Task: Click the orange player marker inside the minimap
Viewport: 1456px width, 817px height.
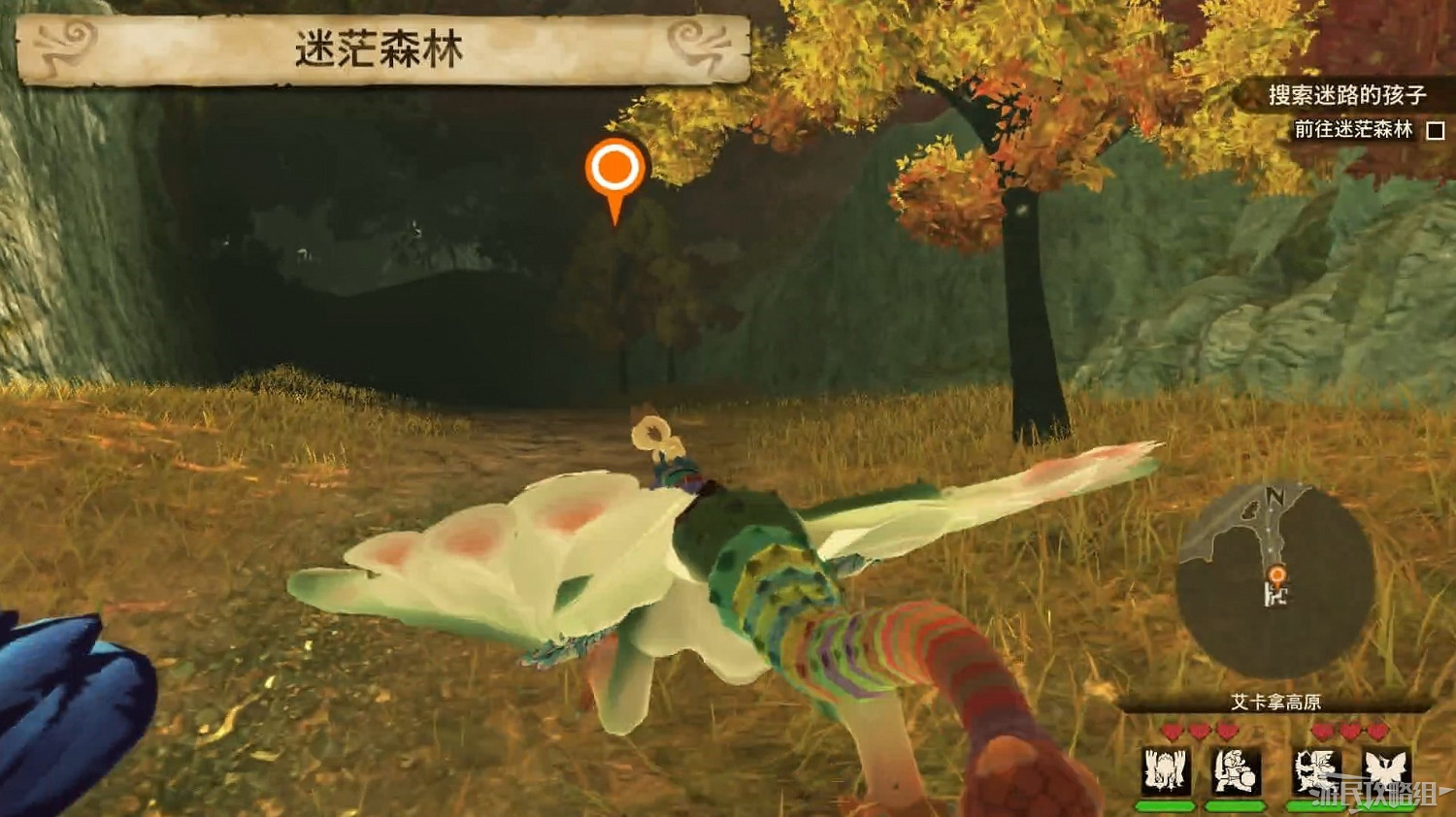Action: [x=1276, y=574]
